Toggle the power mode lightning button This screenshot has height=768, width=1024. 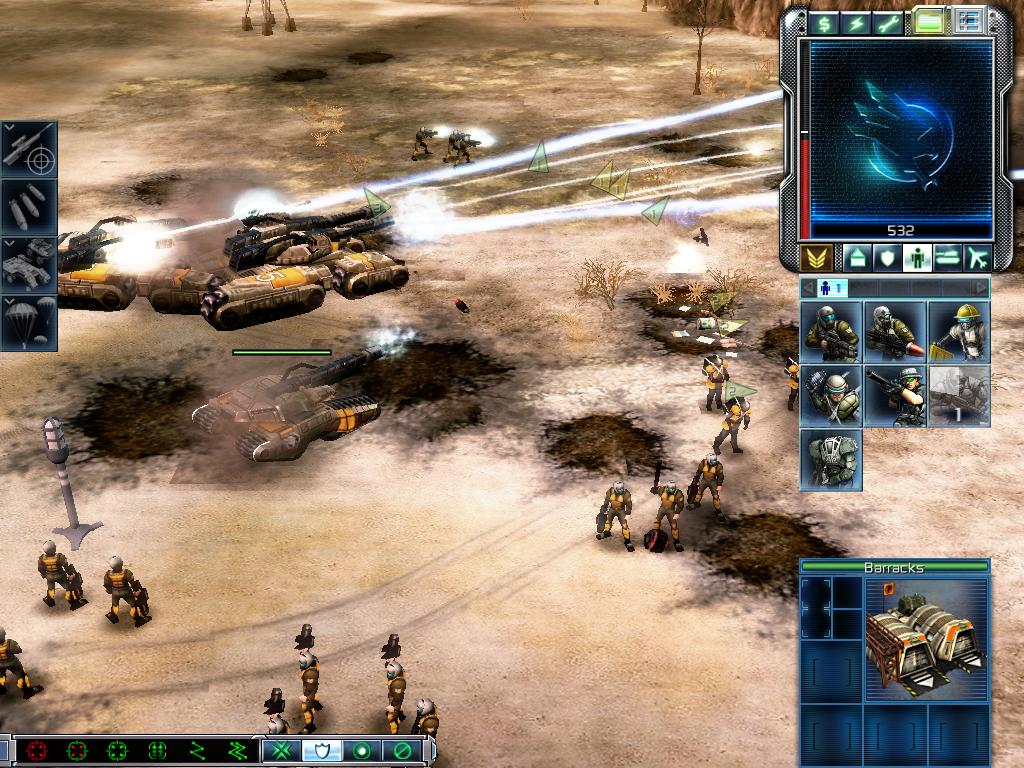[x=856, y=24]
